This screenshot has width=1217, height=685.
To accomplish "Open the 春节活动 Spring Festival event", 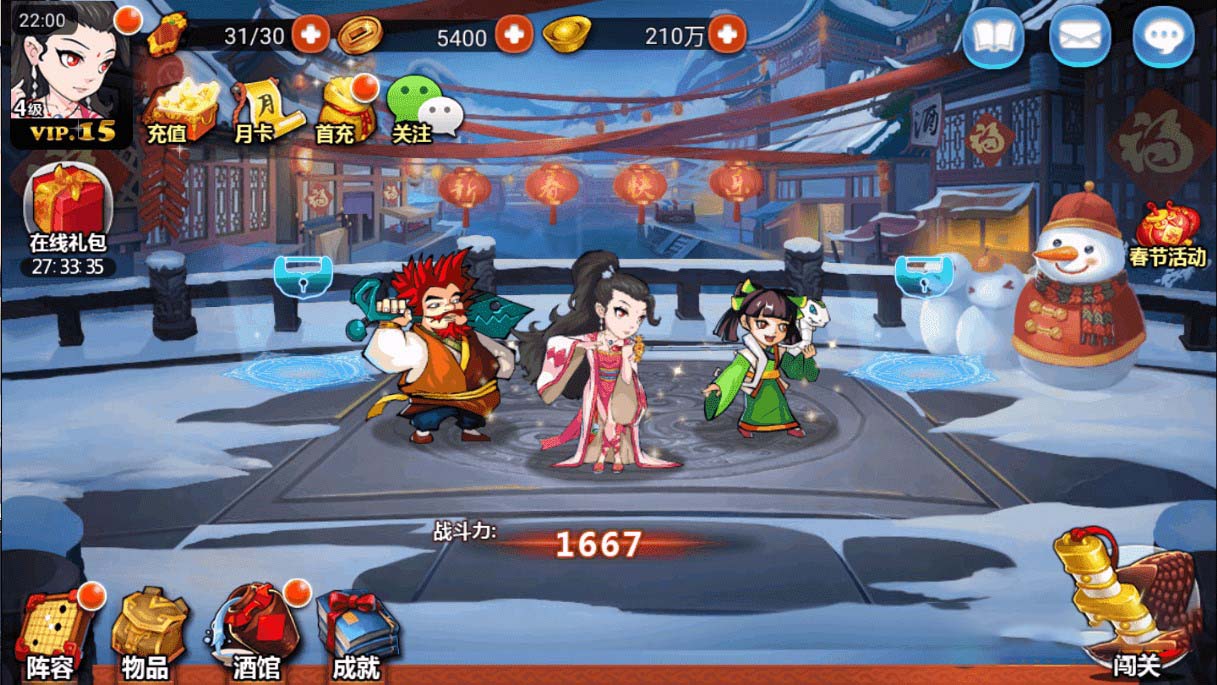I will click(x=1166, y=232).
